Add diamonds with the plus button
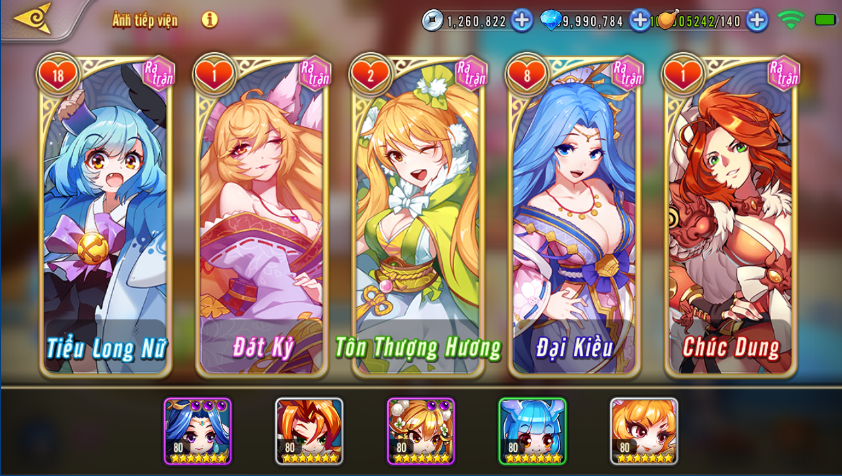The image size is (842, 476). (x=640, y=20)
